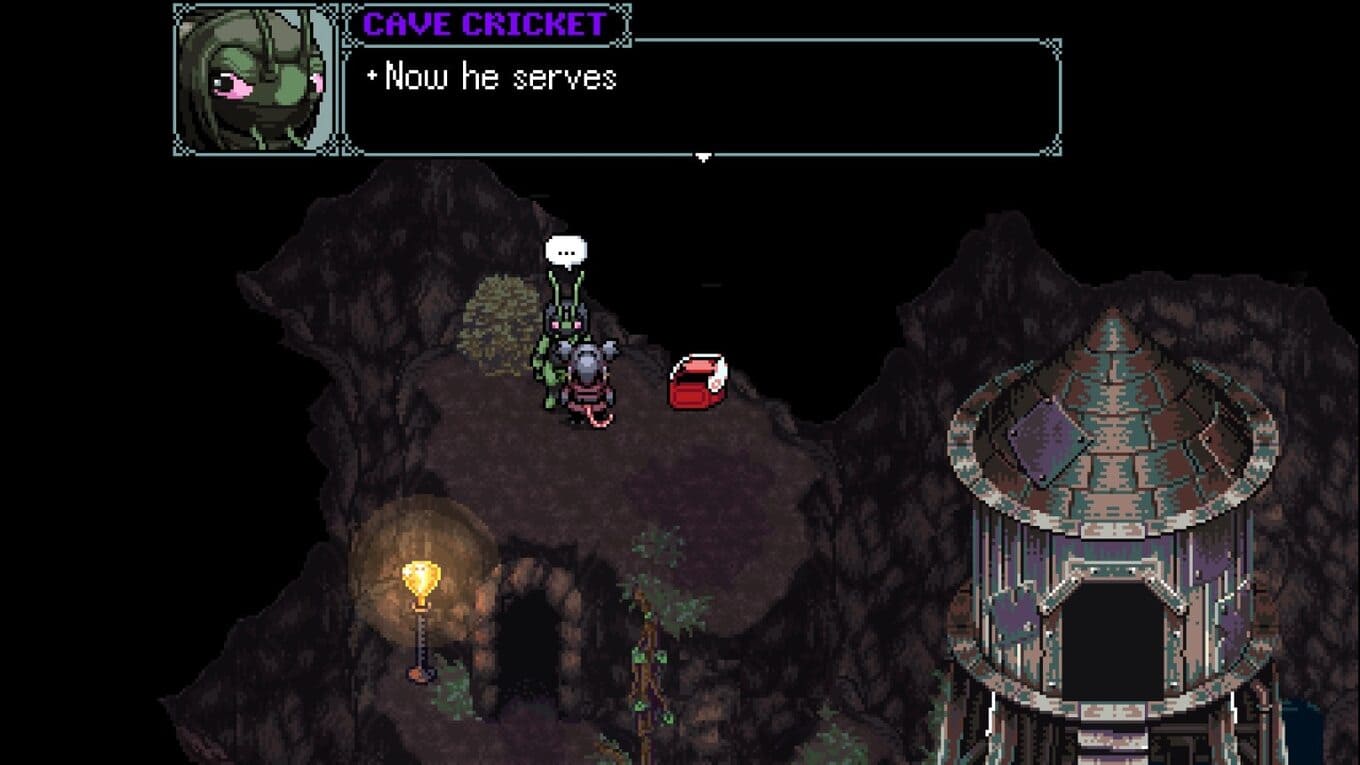
Task: Click the dialogue continue arrow indicator
Action: click(703, 157)
